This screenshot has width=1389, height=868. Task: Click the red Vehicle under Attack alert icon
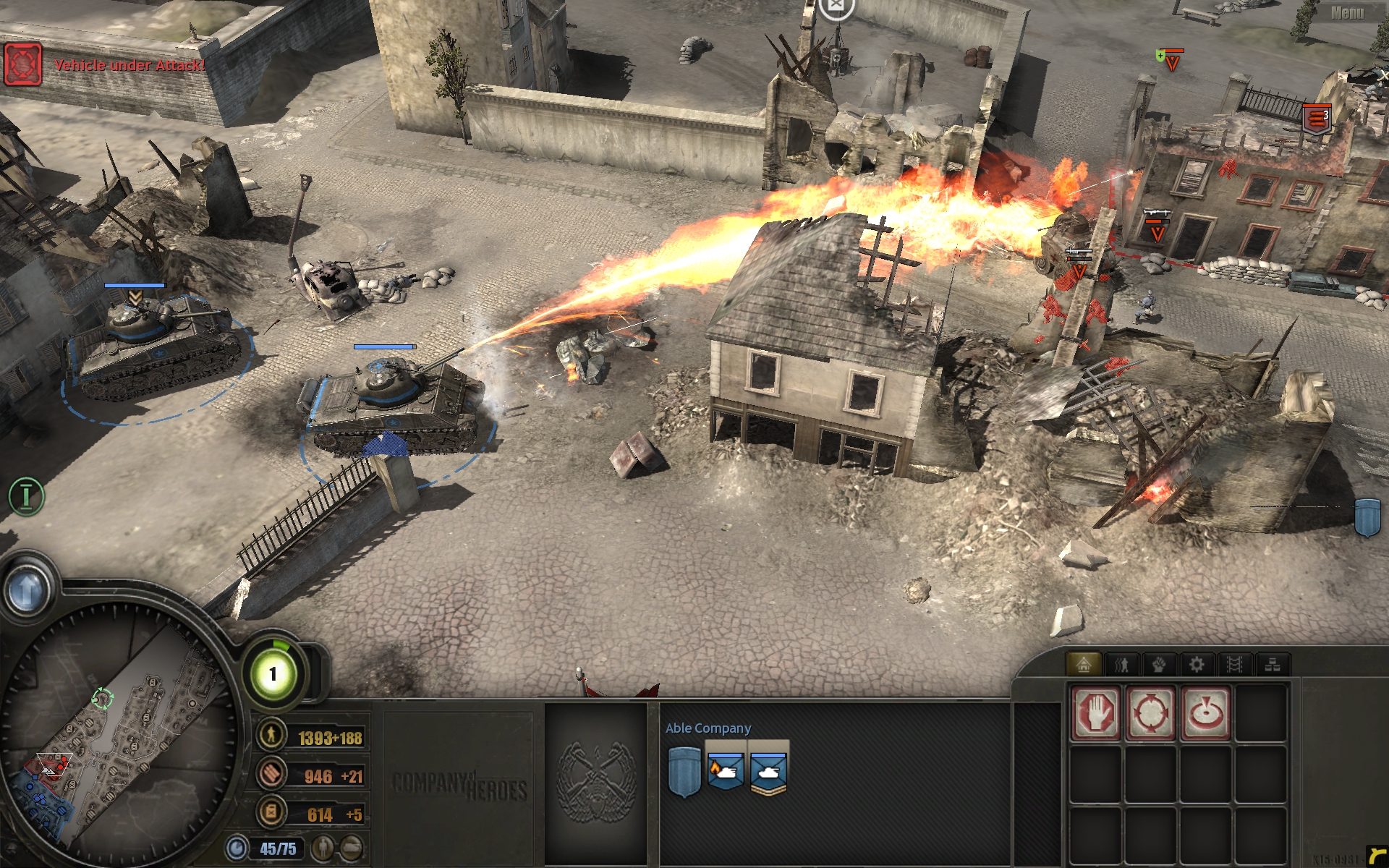click(23, 64)
